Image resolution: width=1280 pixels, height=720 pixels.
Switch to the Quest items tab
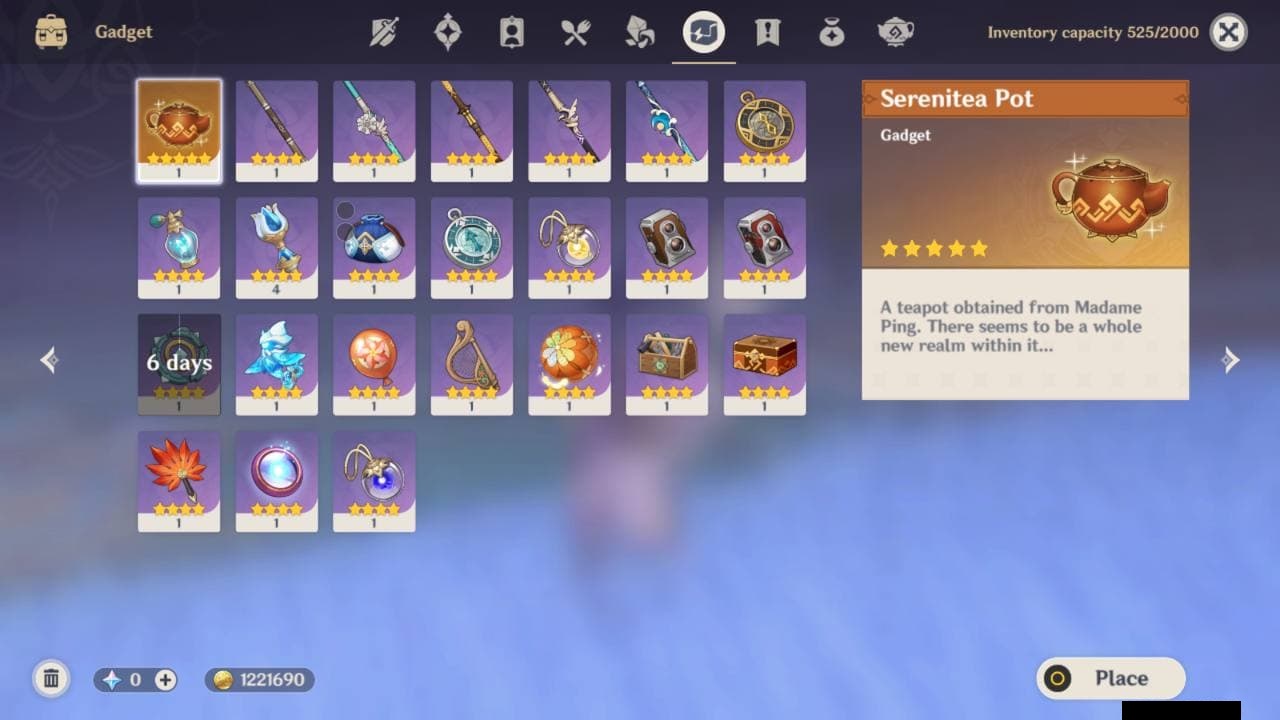[767, 33]
